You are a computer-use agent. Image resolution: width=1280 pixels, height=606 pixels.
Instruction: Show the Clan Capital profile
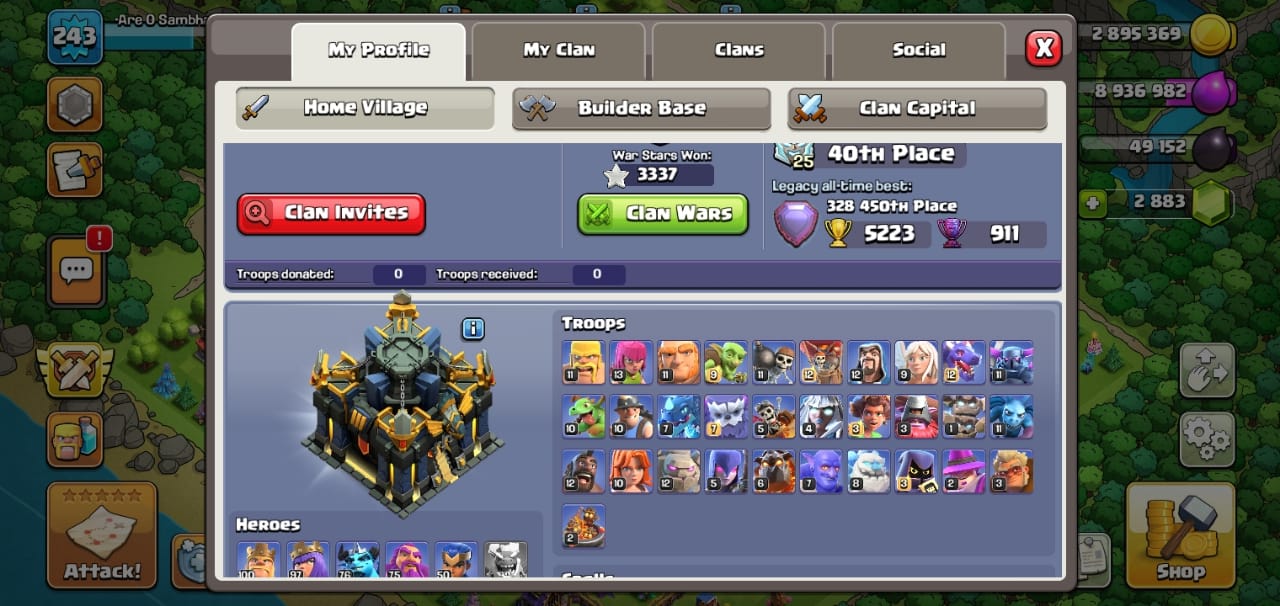click(x=917, y=108)
